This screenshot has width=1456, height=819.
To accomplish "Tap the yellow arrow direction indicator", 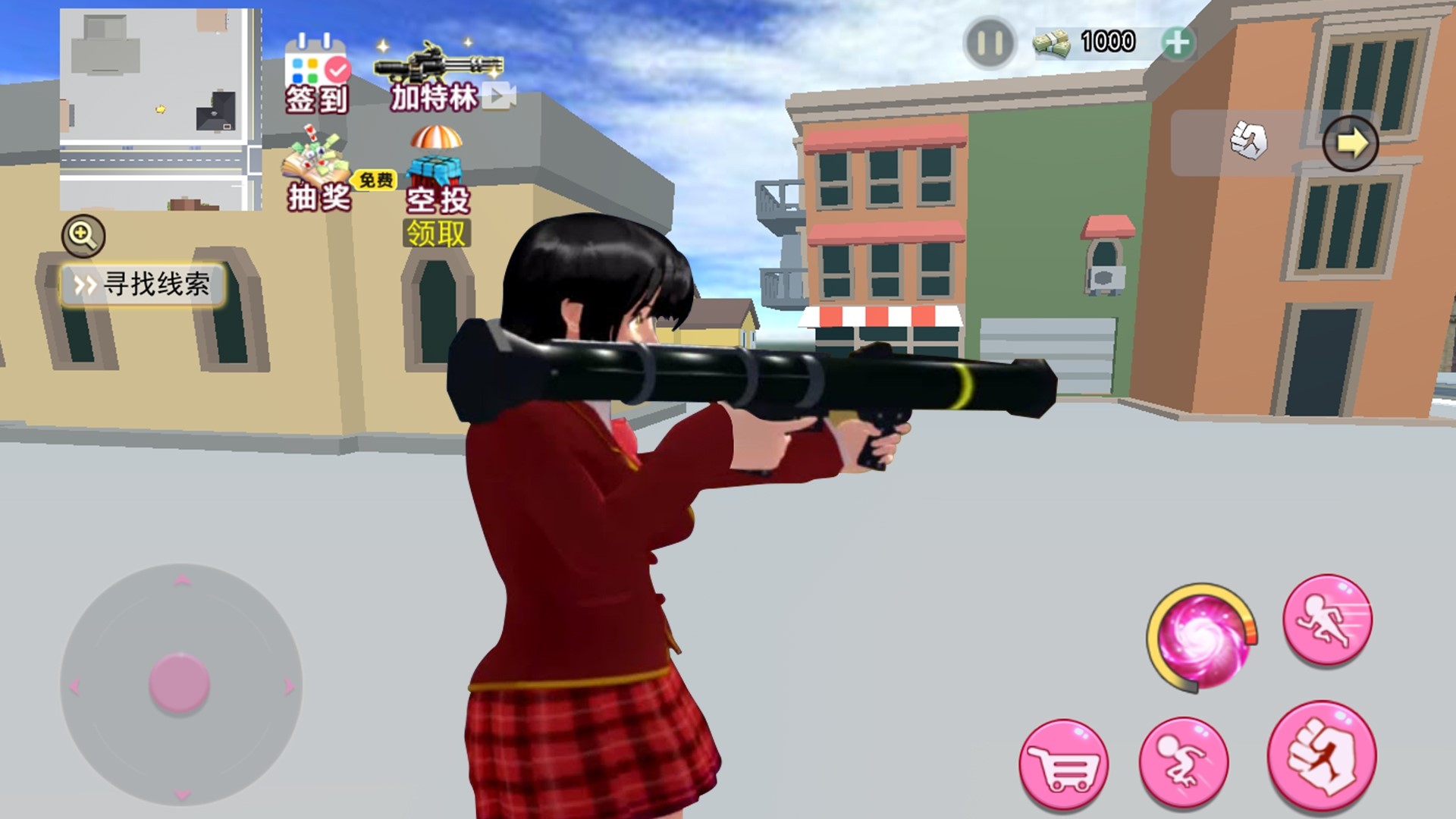I will pyautogui.click(x=1351, y=142).
